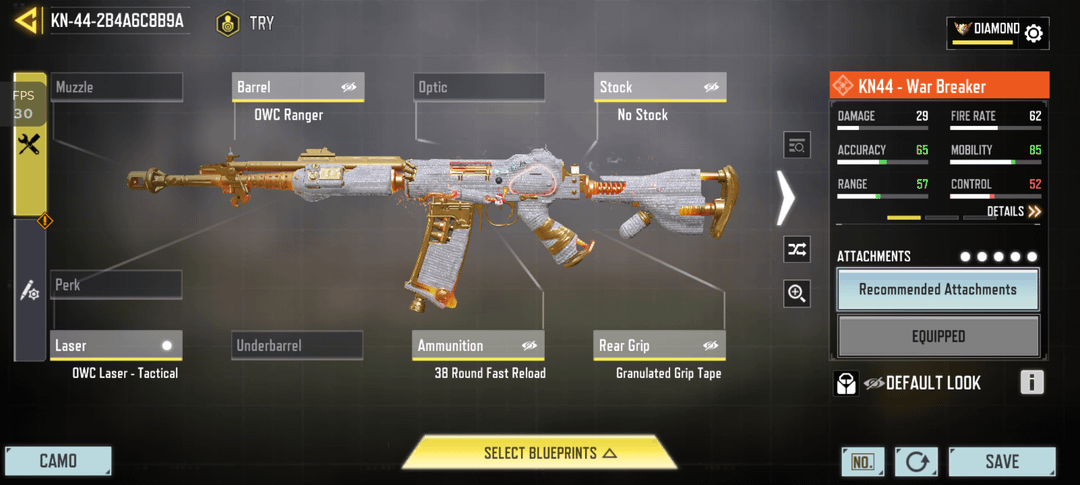Expand the SELECT BLUEPRINTS panel
Viewport: 1080px width, 485px height.
[540, 454]
